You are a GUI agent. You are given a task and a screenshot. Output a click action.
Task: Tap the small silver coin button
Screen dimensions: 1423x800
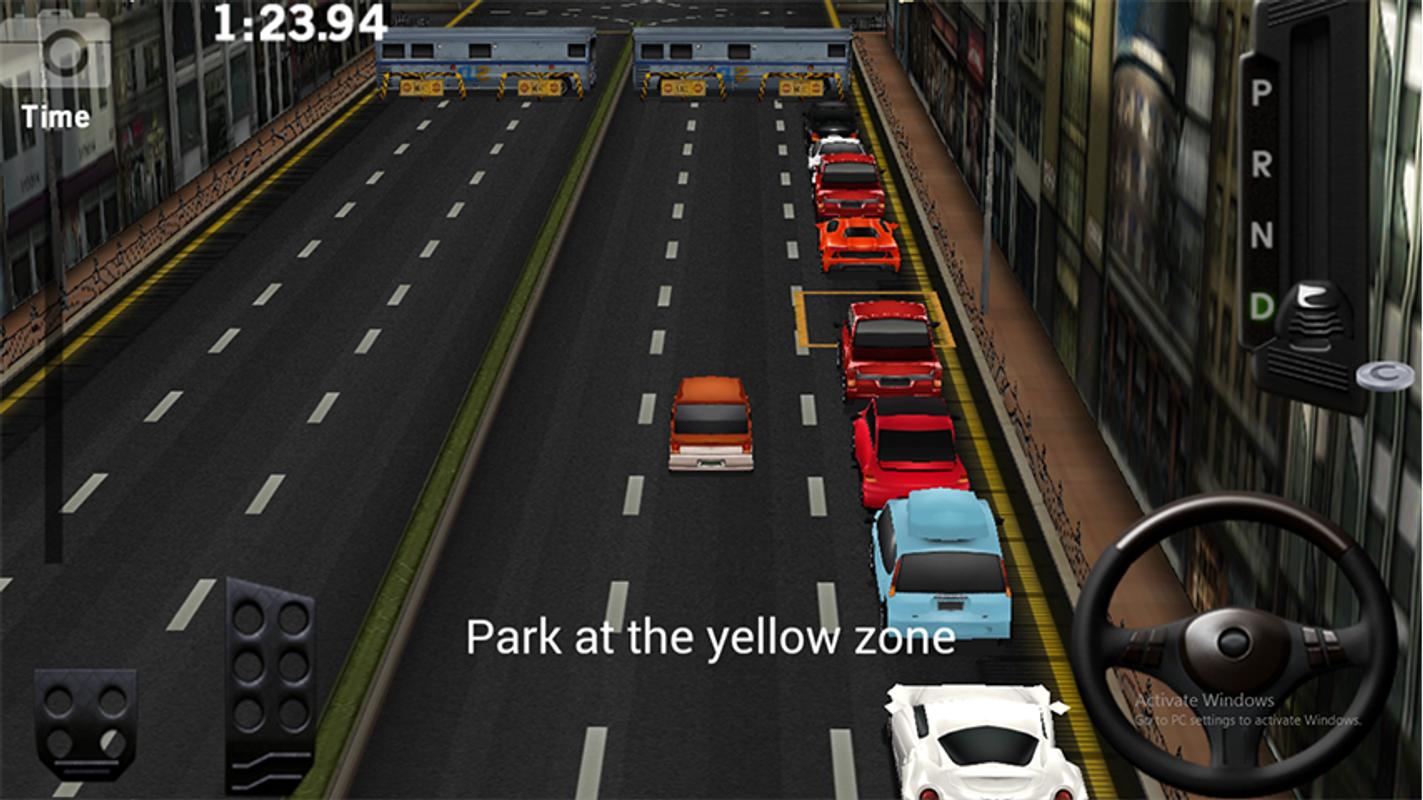point(1385,376)
